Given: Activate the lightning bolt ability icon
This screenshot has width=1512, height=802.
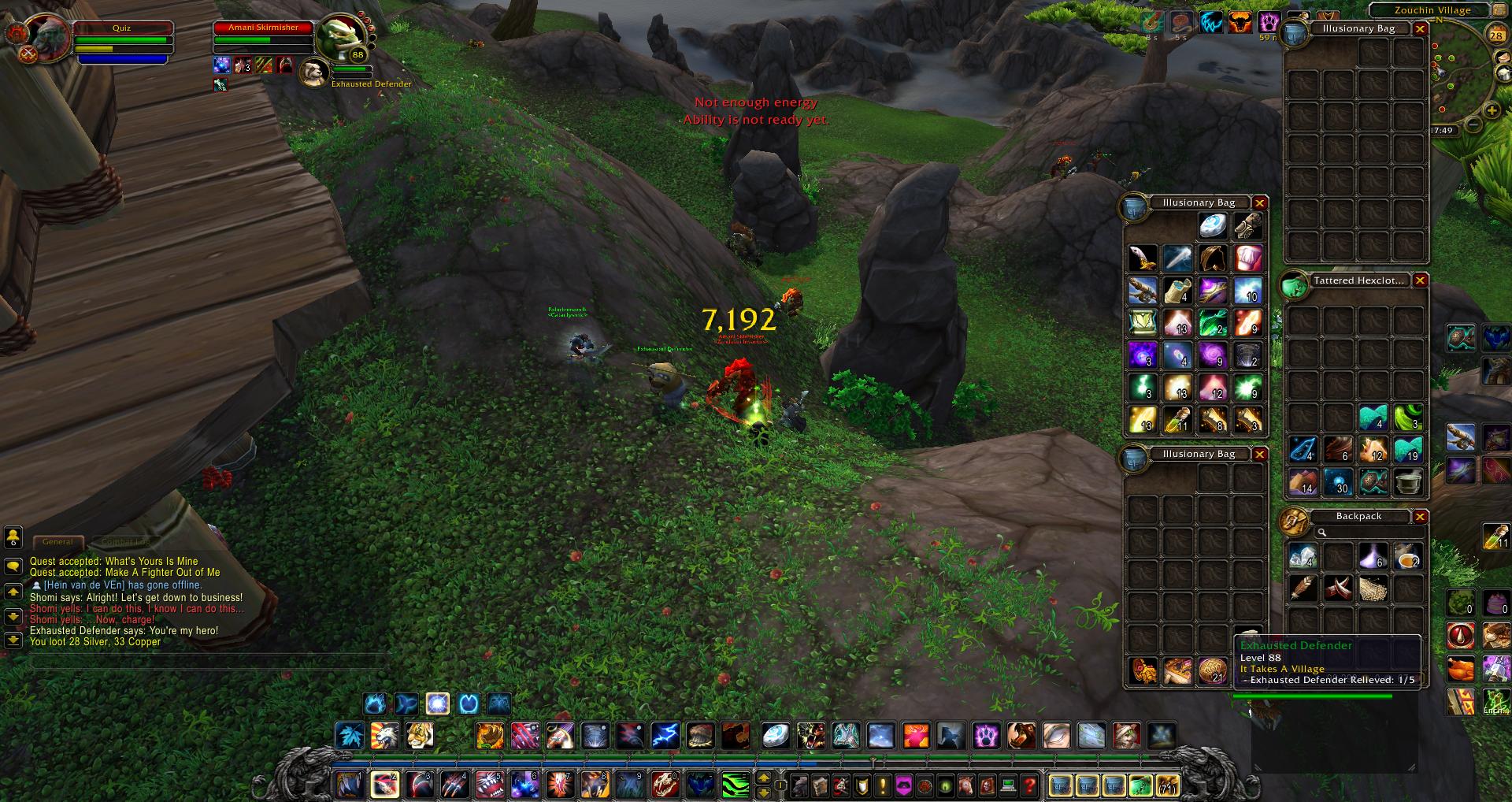Looking at the screenshot, I should (x=665, y=736).
